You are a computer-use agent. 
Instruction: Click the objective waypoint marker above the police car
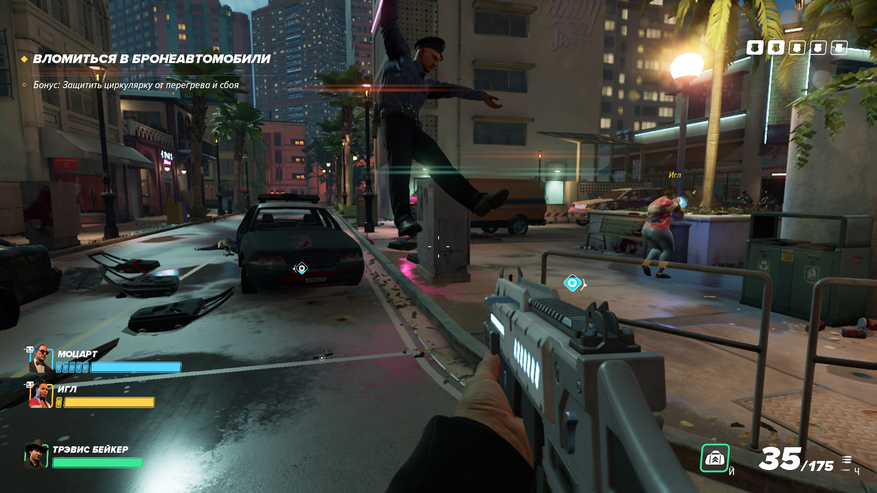point(301,268)
